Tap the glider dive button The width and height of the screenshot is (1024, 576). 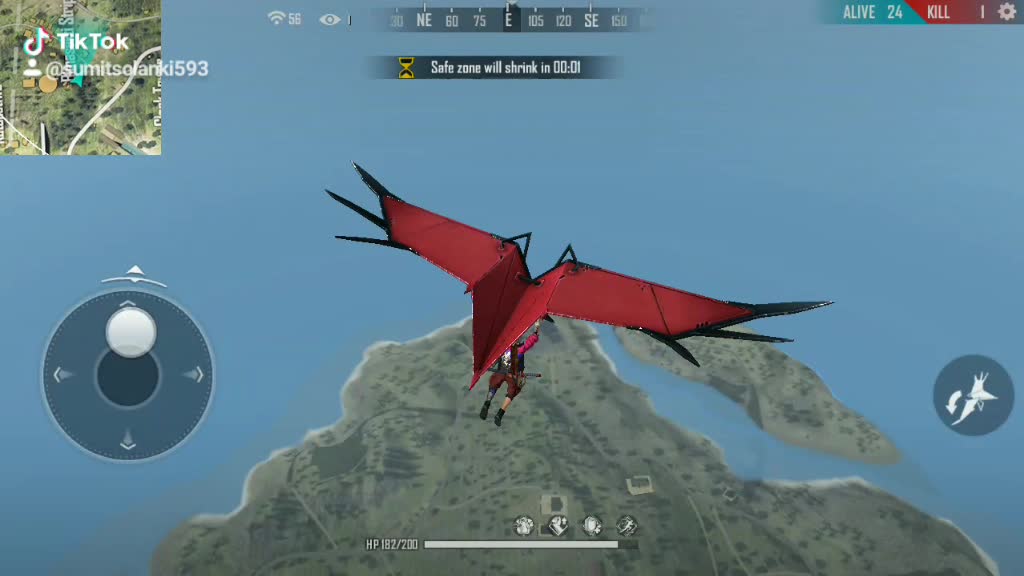(973, 396)
